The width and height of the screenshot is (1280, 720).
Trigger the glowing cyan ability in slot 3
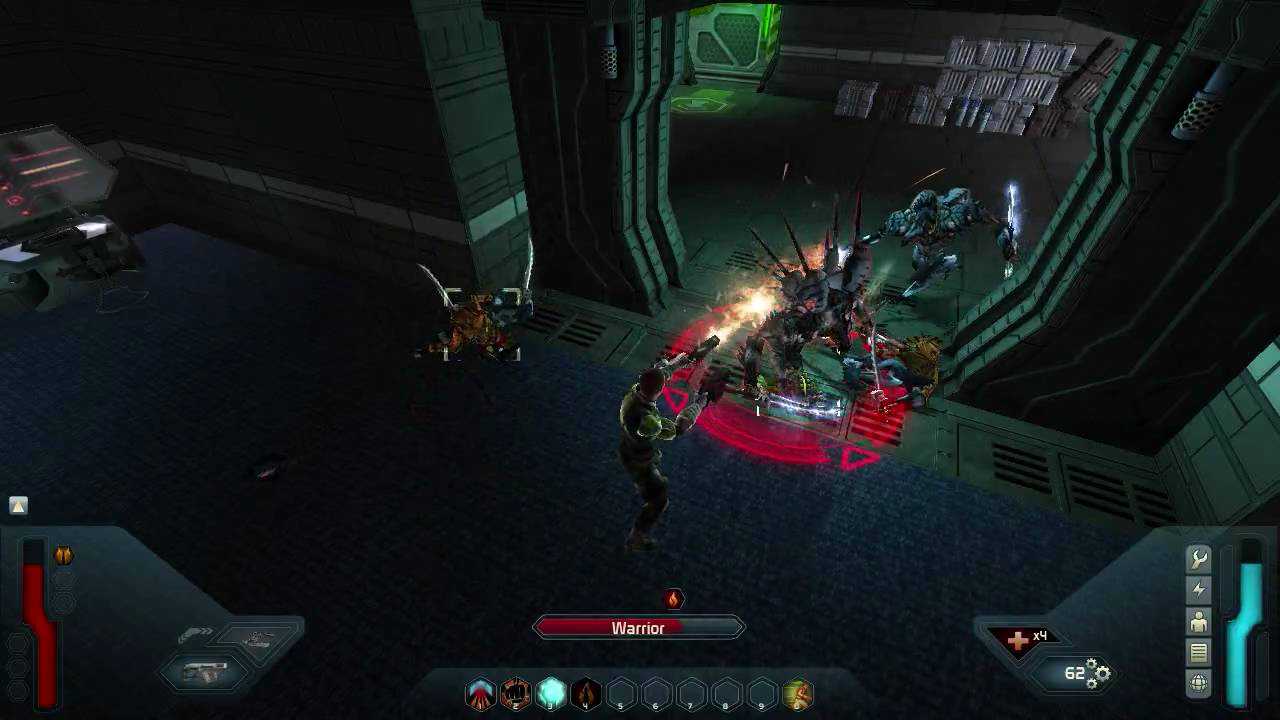551,693
